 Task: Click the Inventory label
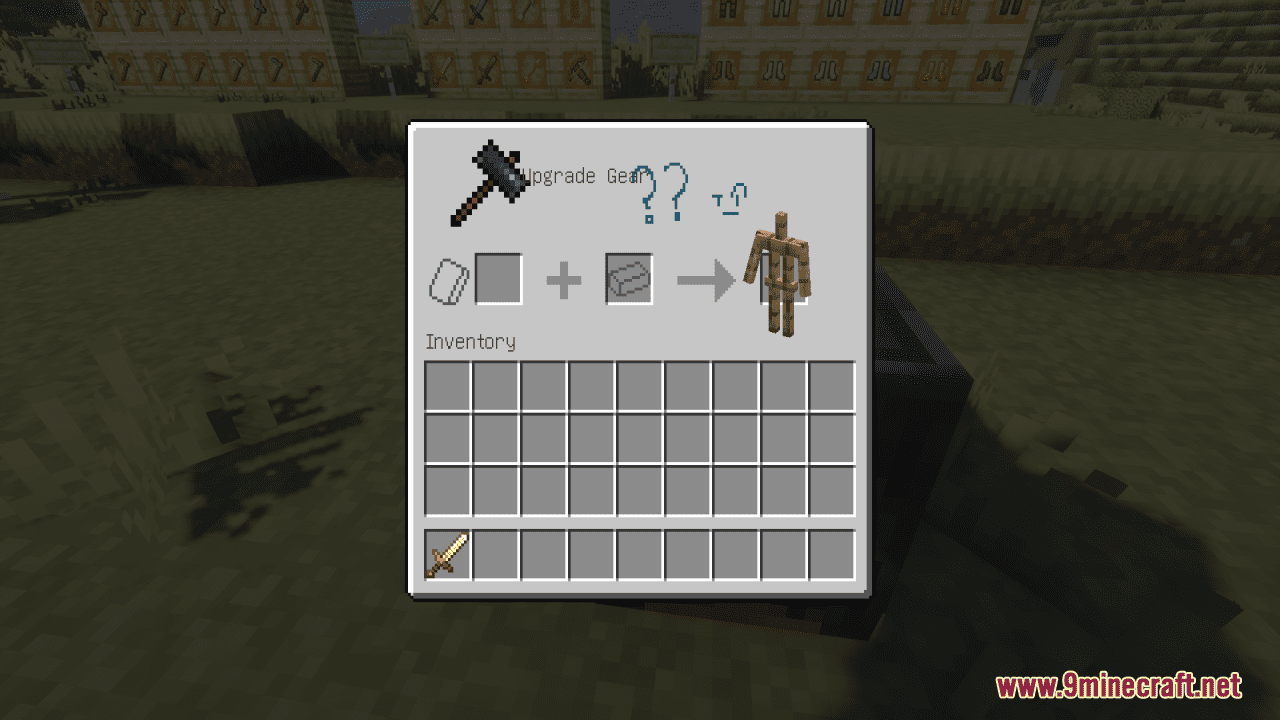coord(470,342)
